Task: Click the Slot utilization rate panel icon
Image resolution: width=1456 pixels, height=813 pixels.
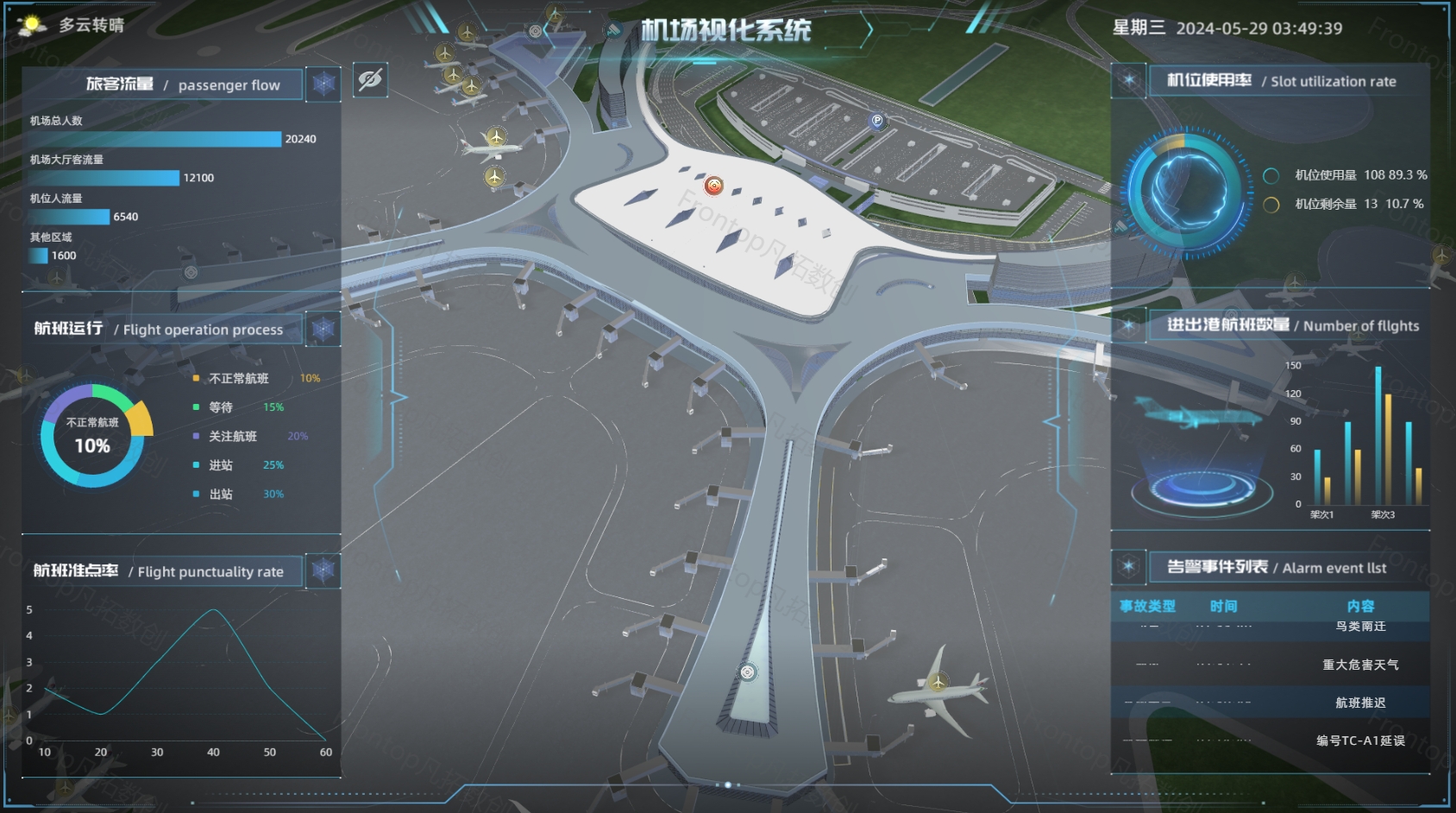Action: (1128, 80)
